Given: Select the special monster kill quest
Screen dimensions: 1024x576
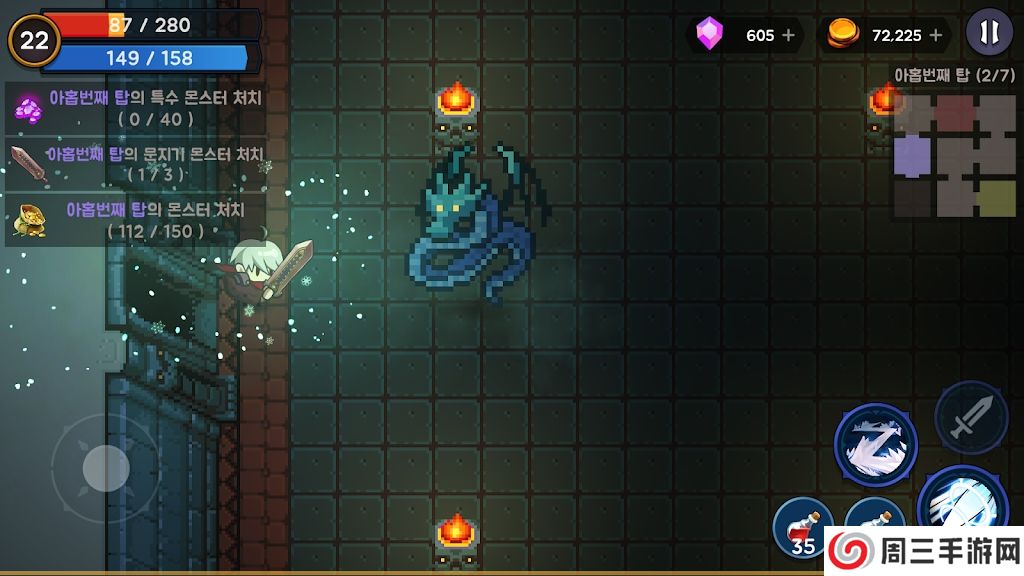Looking at the screenshot, I should click(135, 107).
